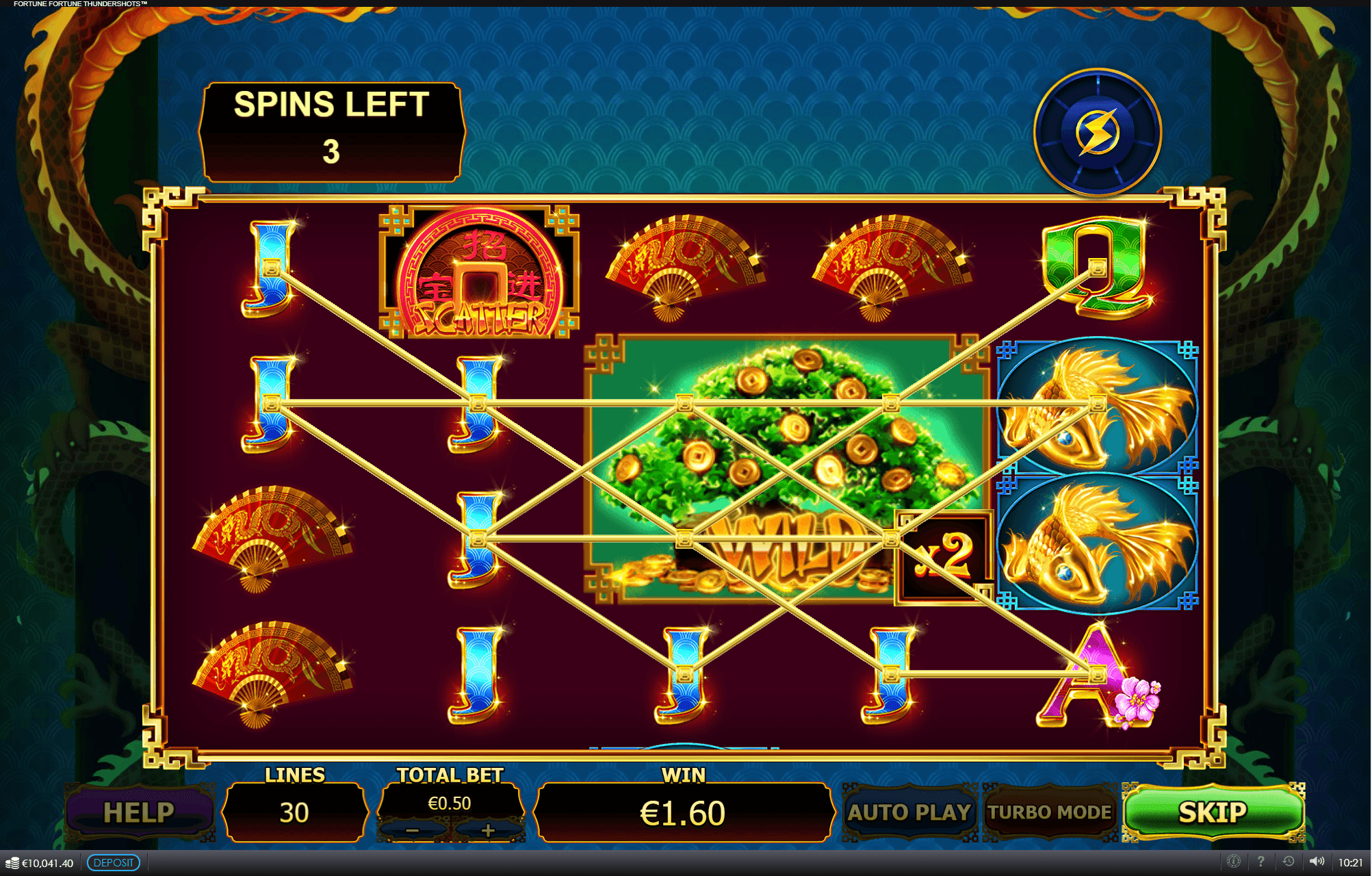Toggle Auto Play on
1372x876 pixels.
(x=911, y=812)
